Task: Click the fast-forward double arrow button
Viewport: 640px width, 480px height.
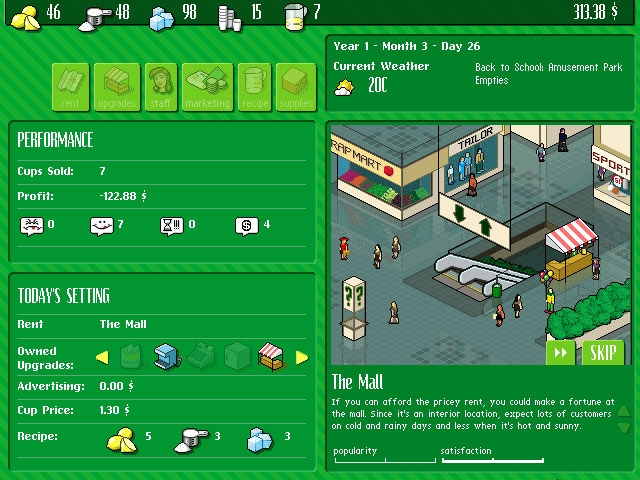Action: click(x=561, y=353)
